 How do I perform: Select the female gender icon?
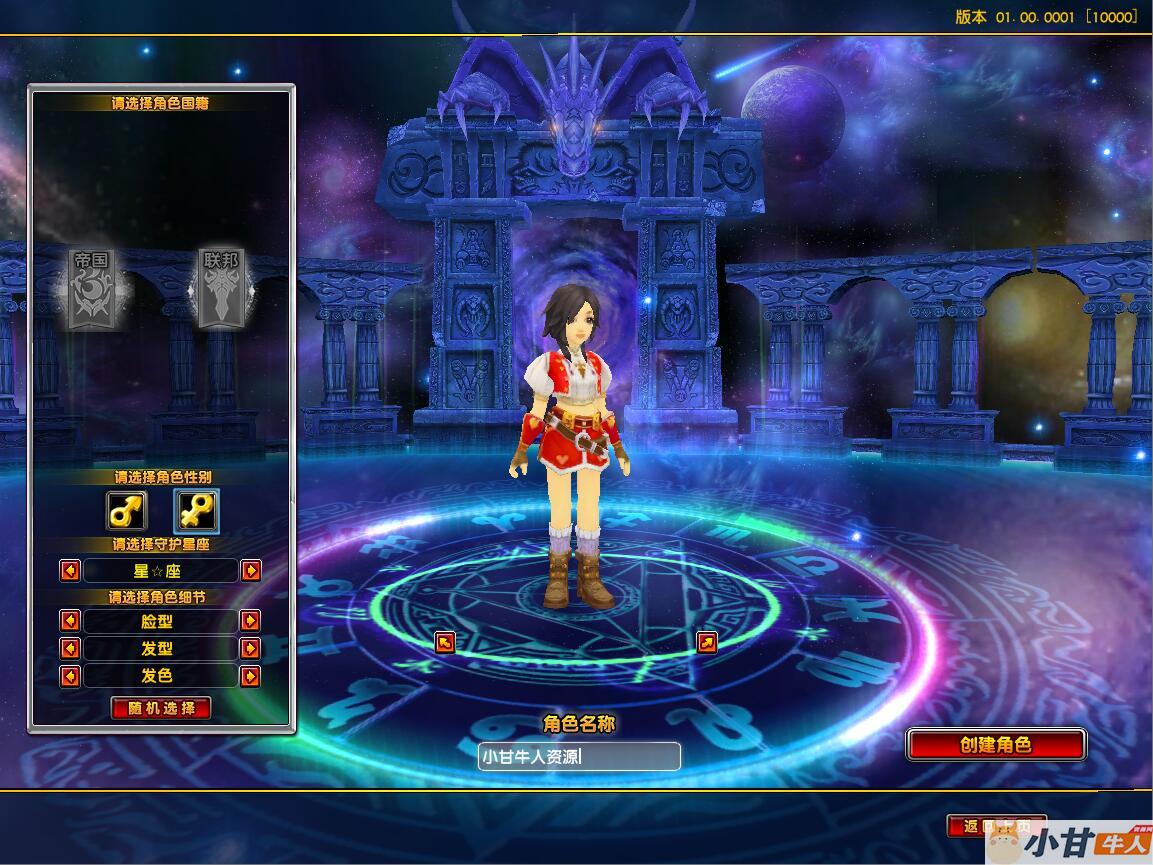(196, 511)
